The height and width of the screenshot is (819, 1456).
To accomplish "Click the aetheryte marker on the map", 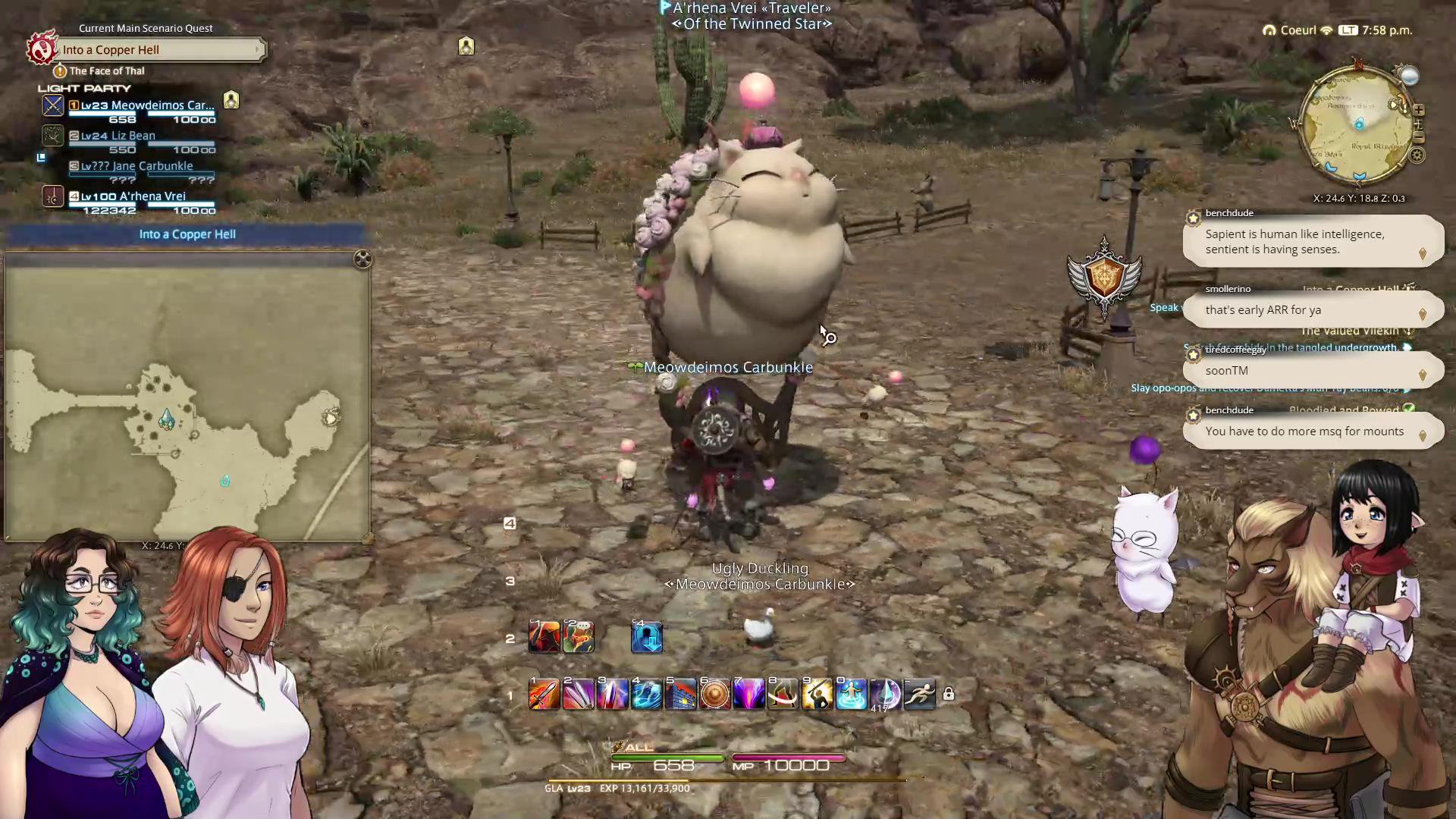I will coord(166,419).
